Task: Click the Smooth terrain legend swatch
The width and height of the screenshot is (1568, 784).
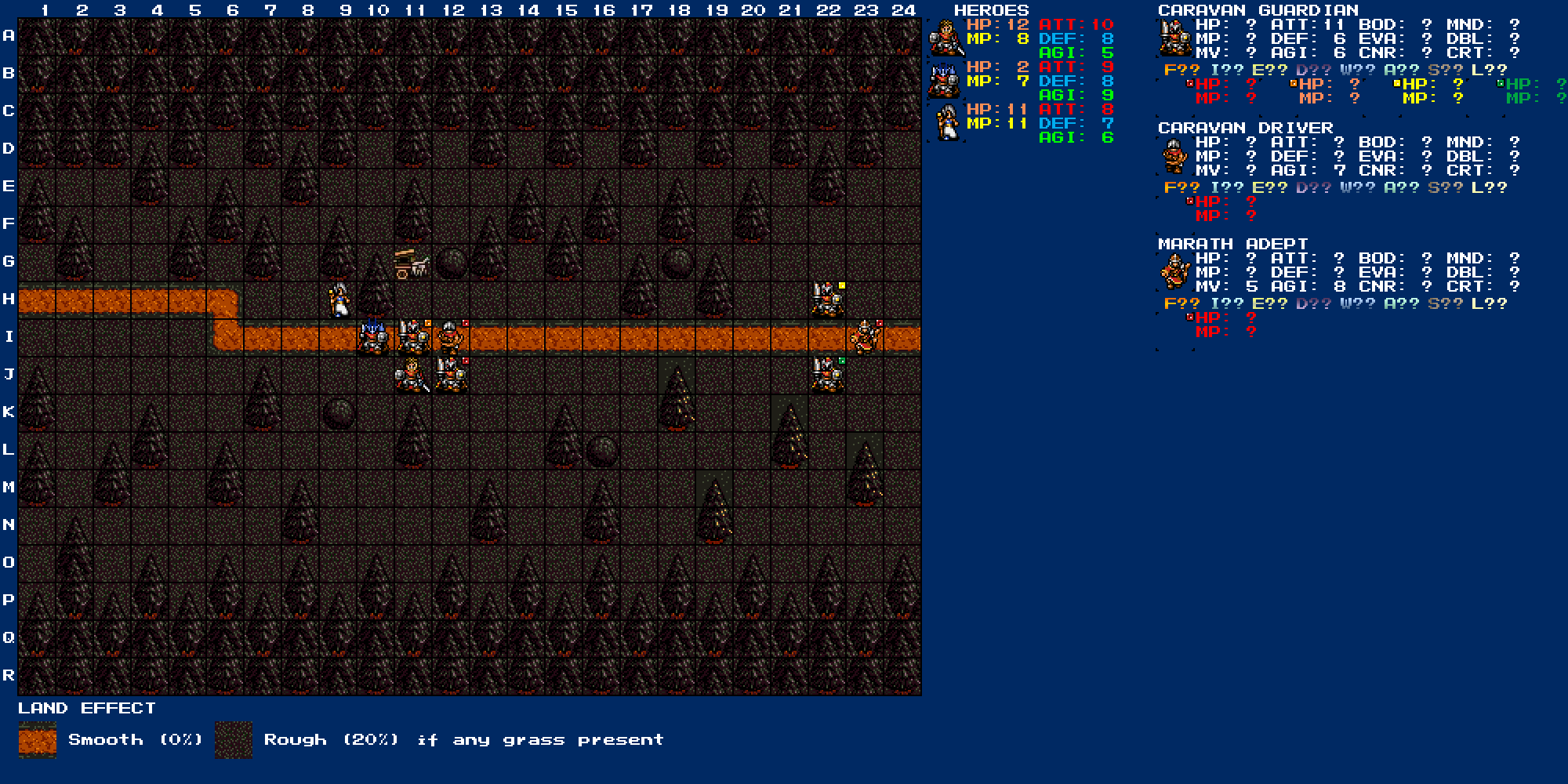Action: click(38, 740)
